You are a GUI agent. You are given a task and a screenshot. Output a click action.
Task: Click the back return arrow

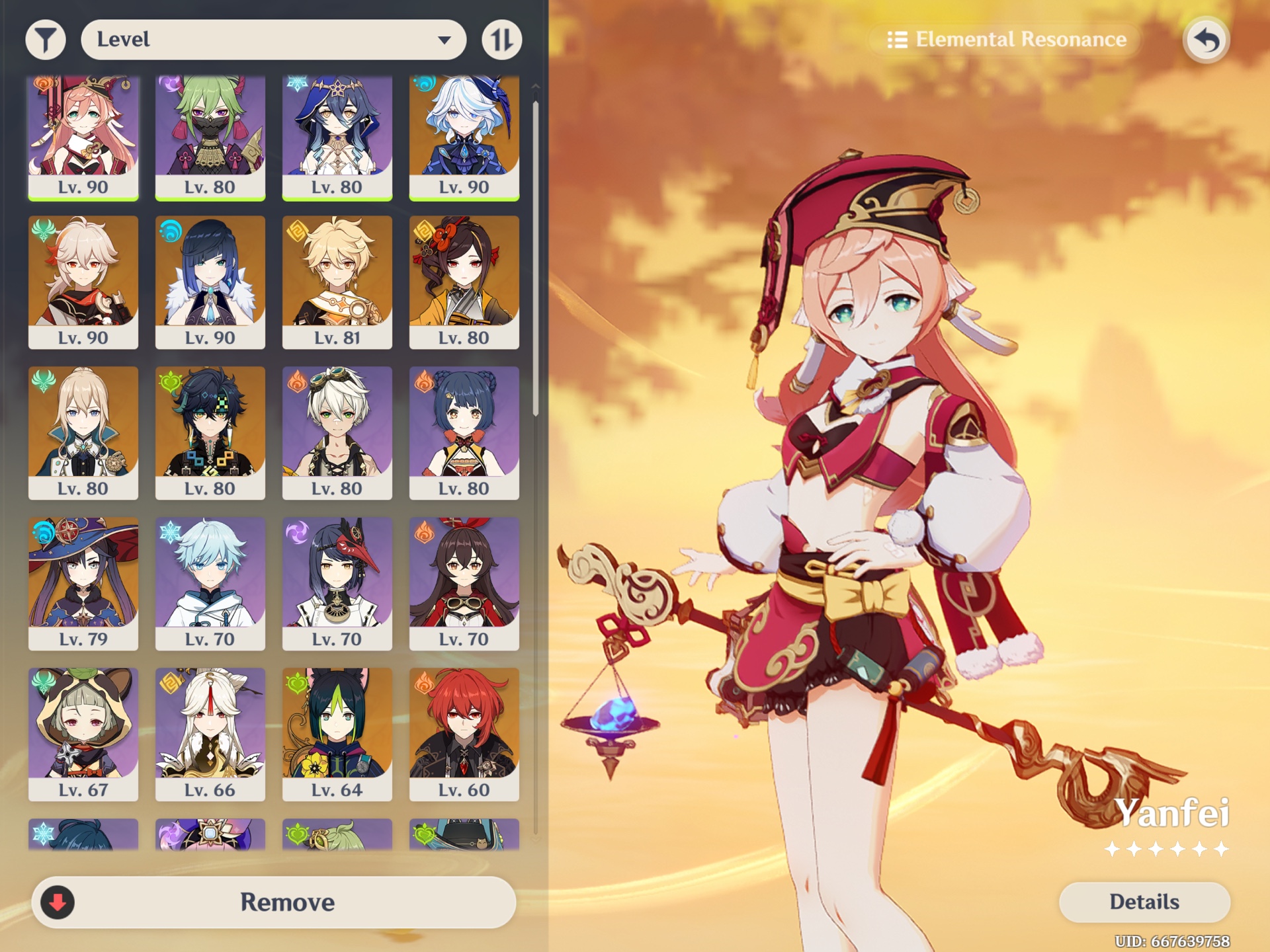point(1206,41)
